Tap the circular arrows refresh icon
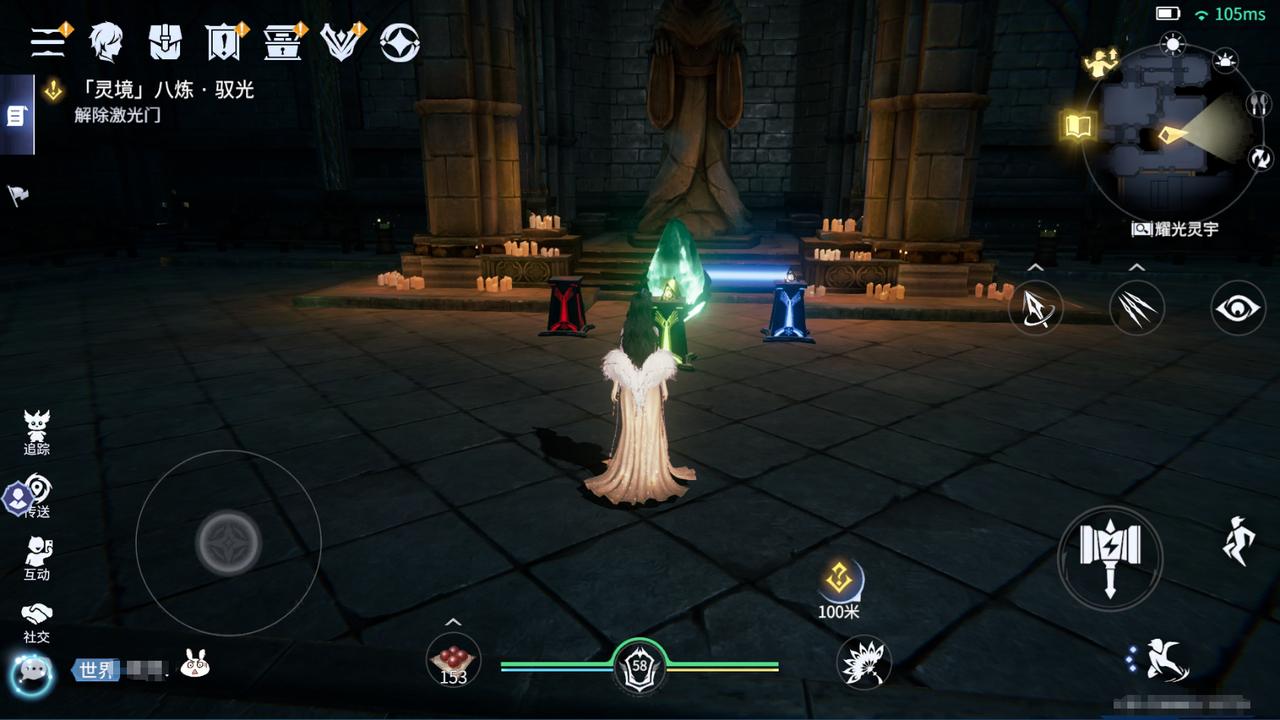 click(1259, 157)
